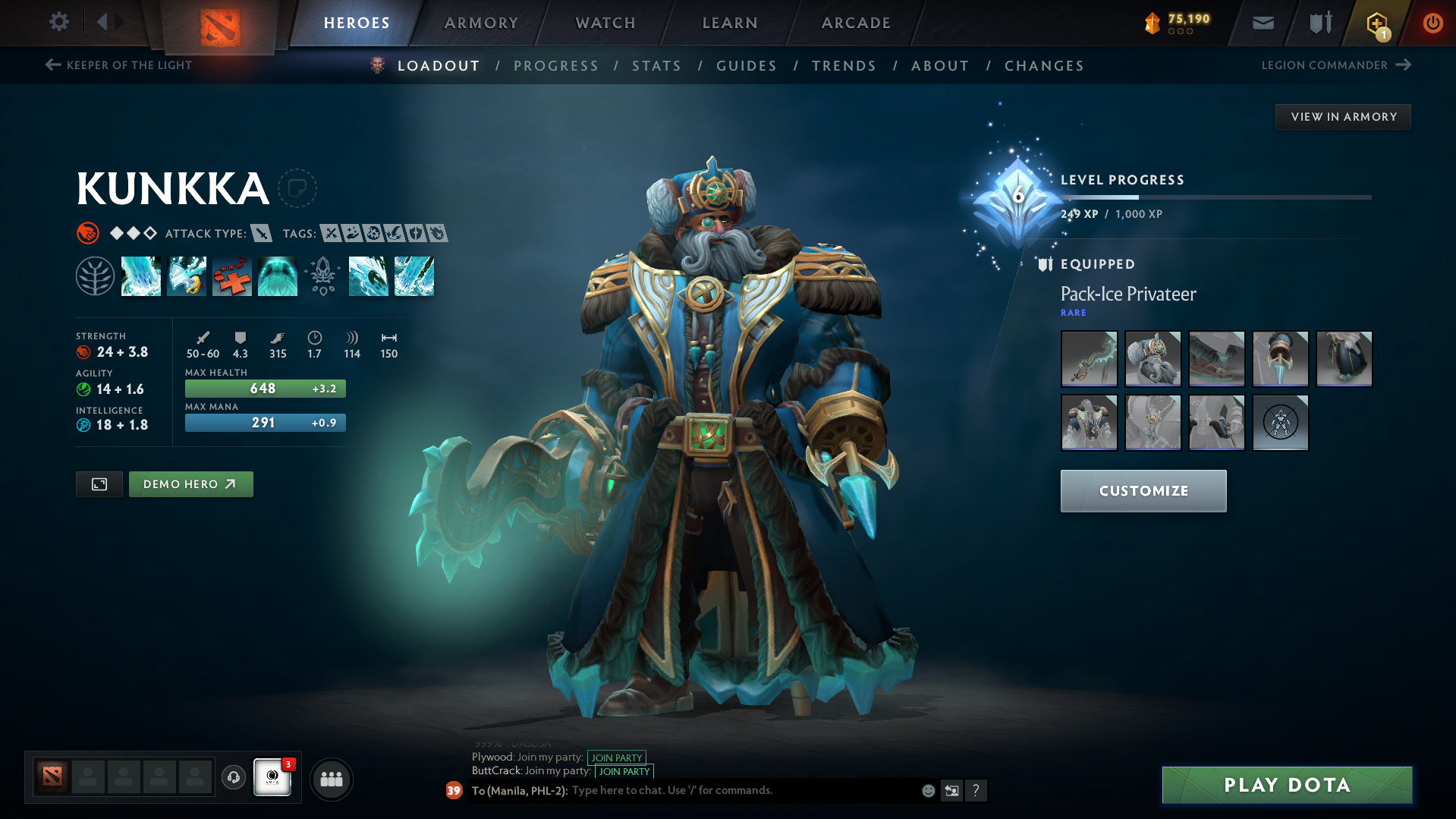
Task: Select the melee attack type icon
Action: click(261, 233)
